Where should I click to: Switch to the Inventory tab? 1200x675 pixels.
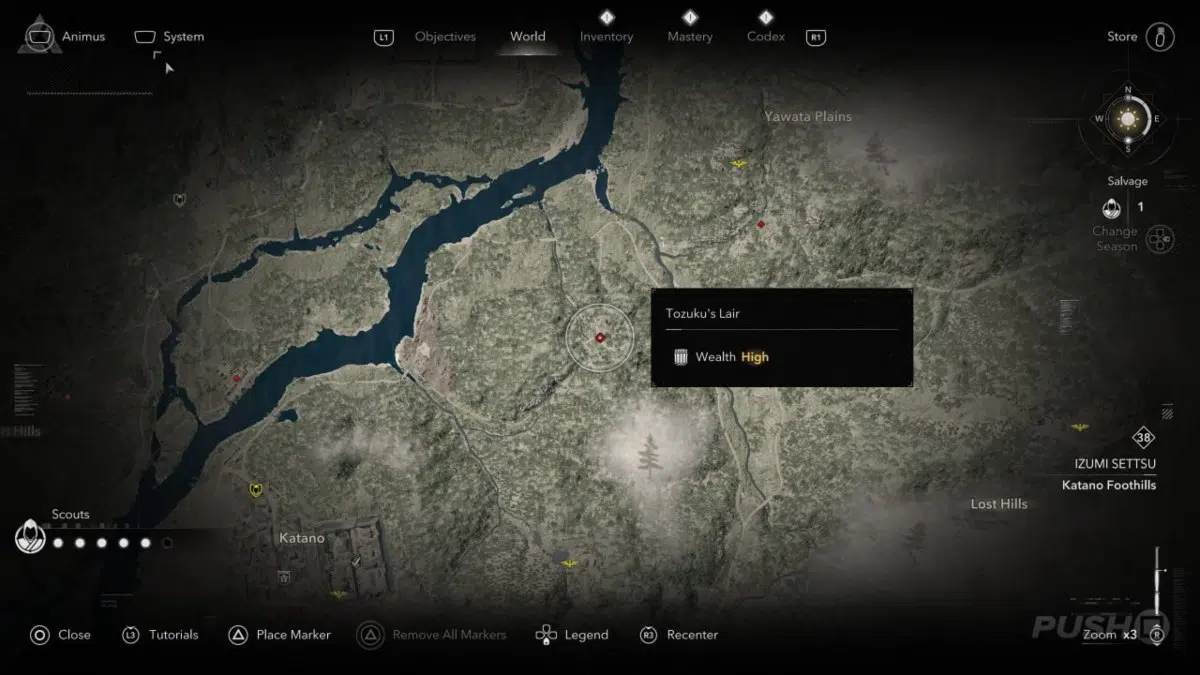pos(606,37)
